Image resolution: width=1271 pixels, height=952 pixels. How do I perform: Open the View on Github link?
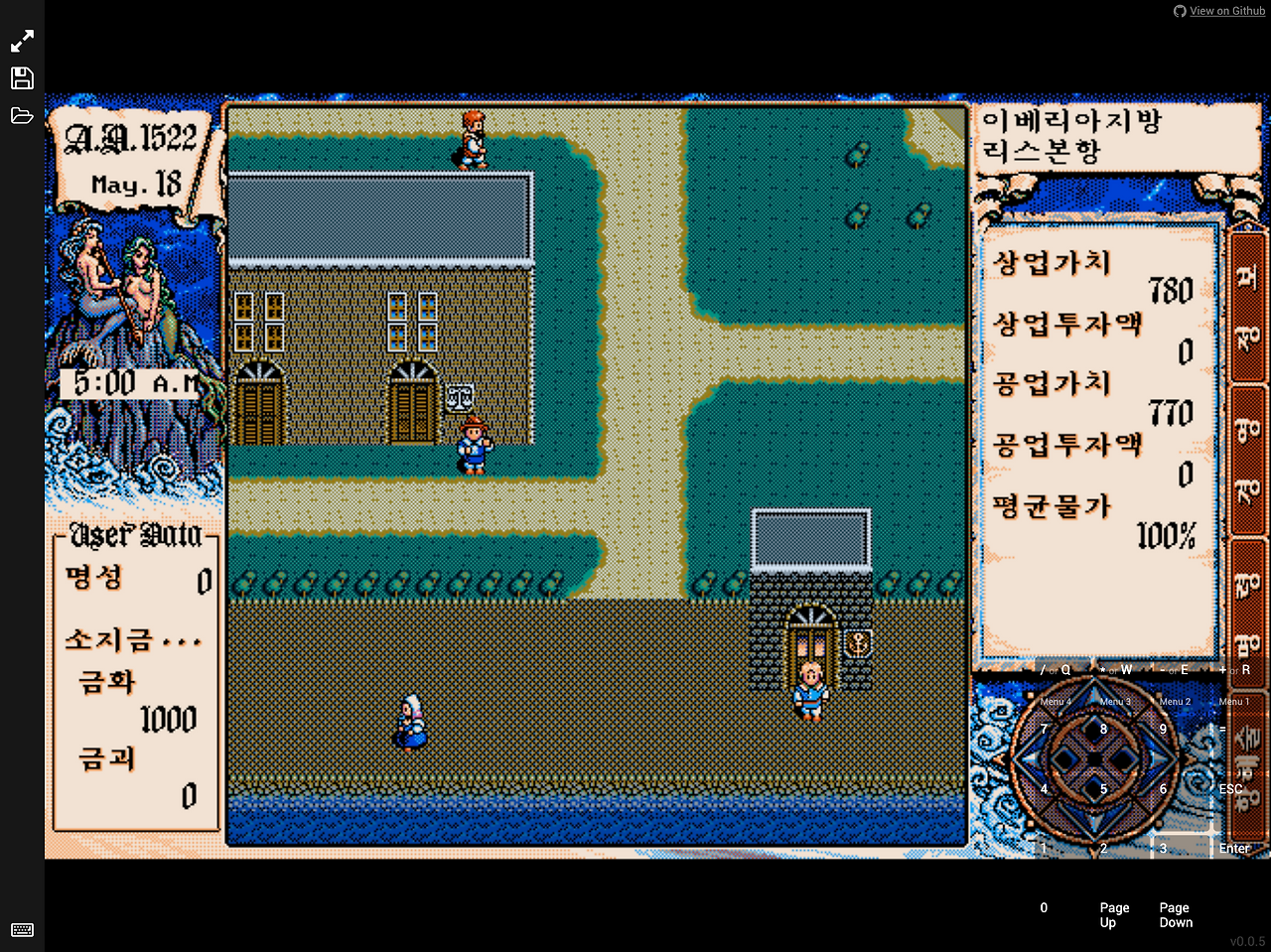(1226, 11)
